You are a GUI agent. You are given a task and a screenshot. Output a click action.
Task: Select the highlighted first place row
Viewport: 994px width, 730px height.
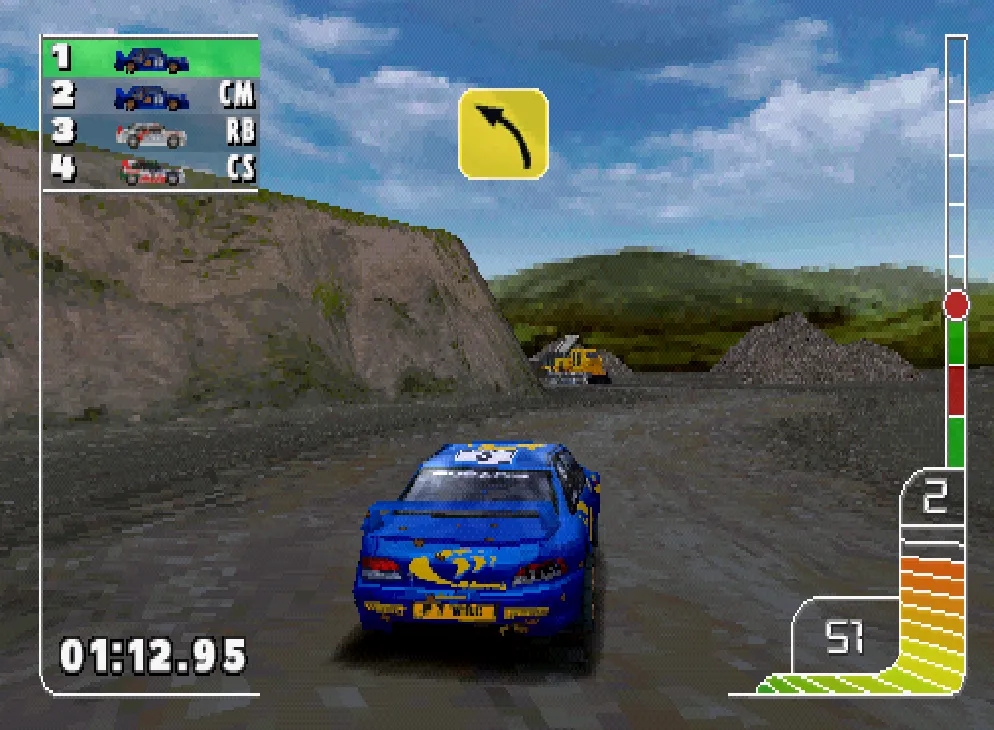click(150, 58)
